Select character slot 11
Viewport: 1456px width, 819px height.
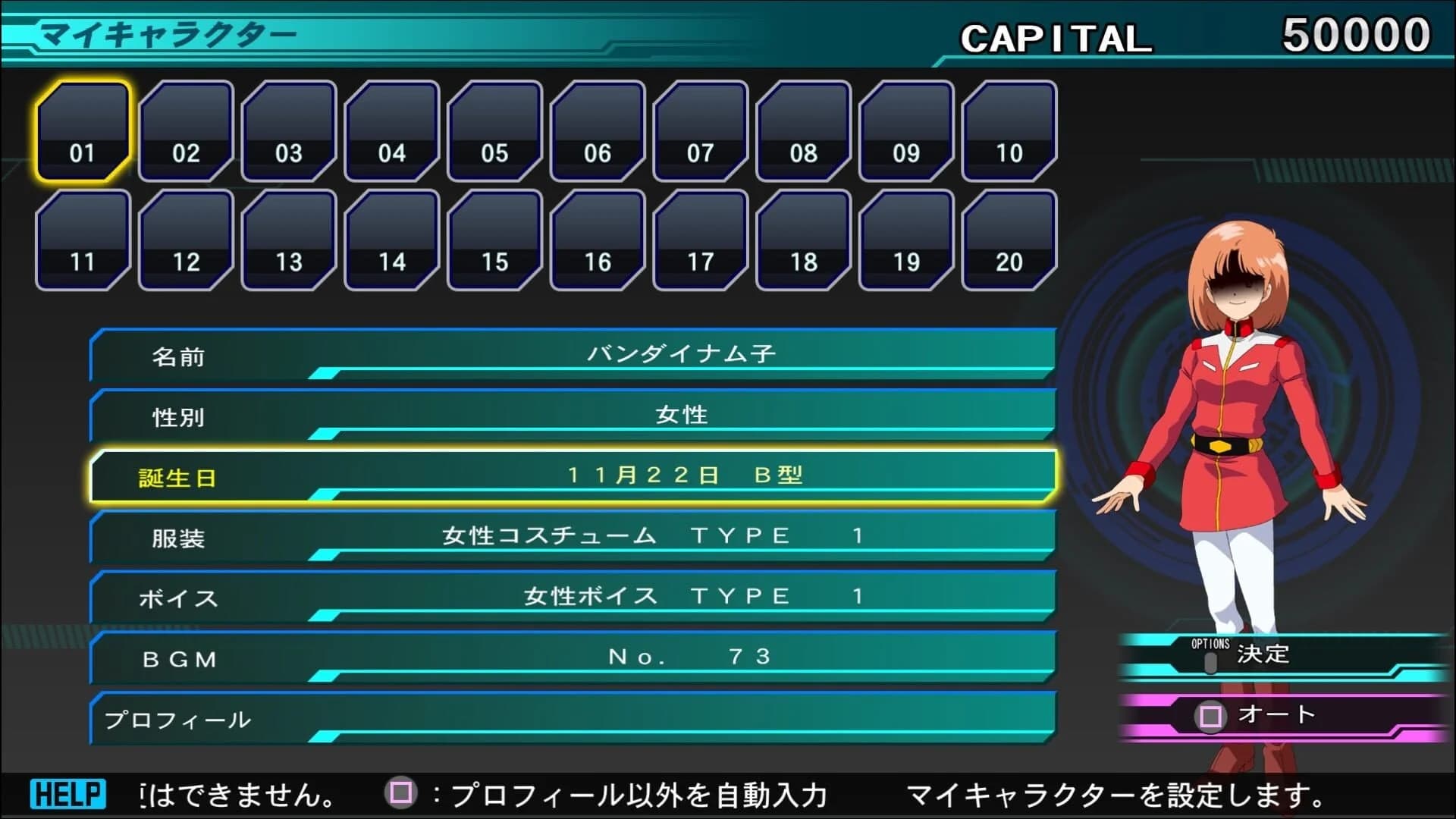(81, 241)
